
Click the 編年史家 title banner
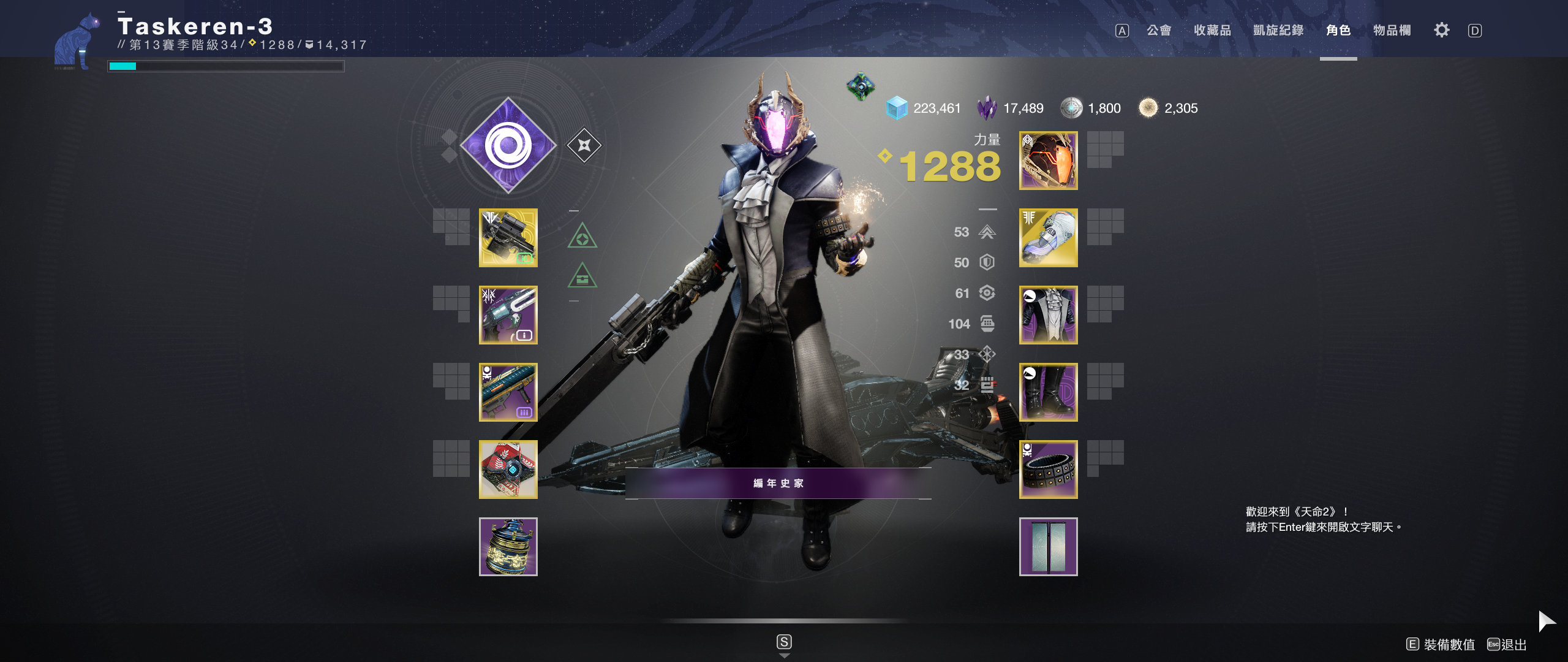point(778,483)
